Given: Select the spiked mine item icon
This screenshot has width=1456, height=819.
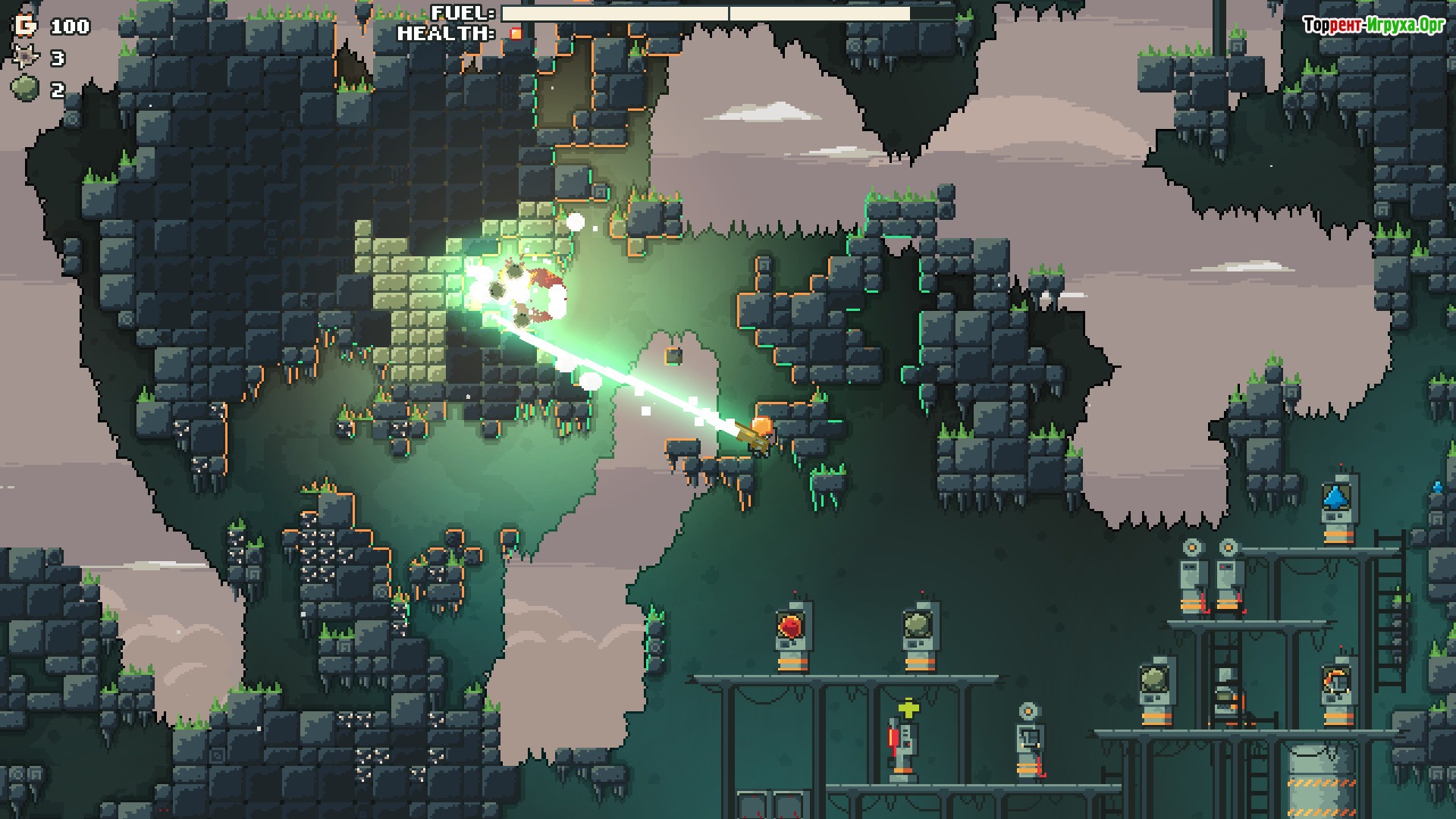Looking at the screenshot, I should click(x=25, y=58).
